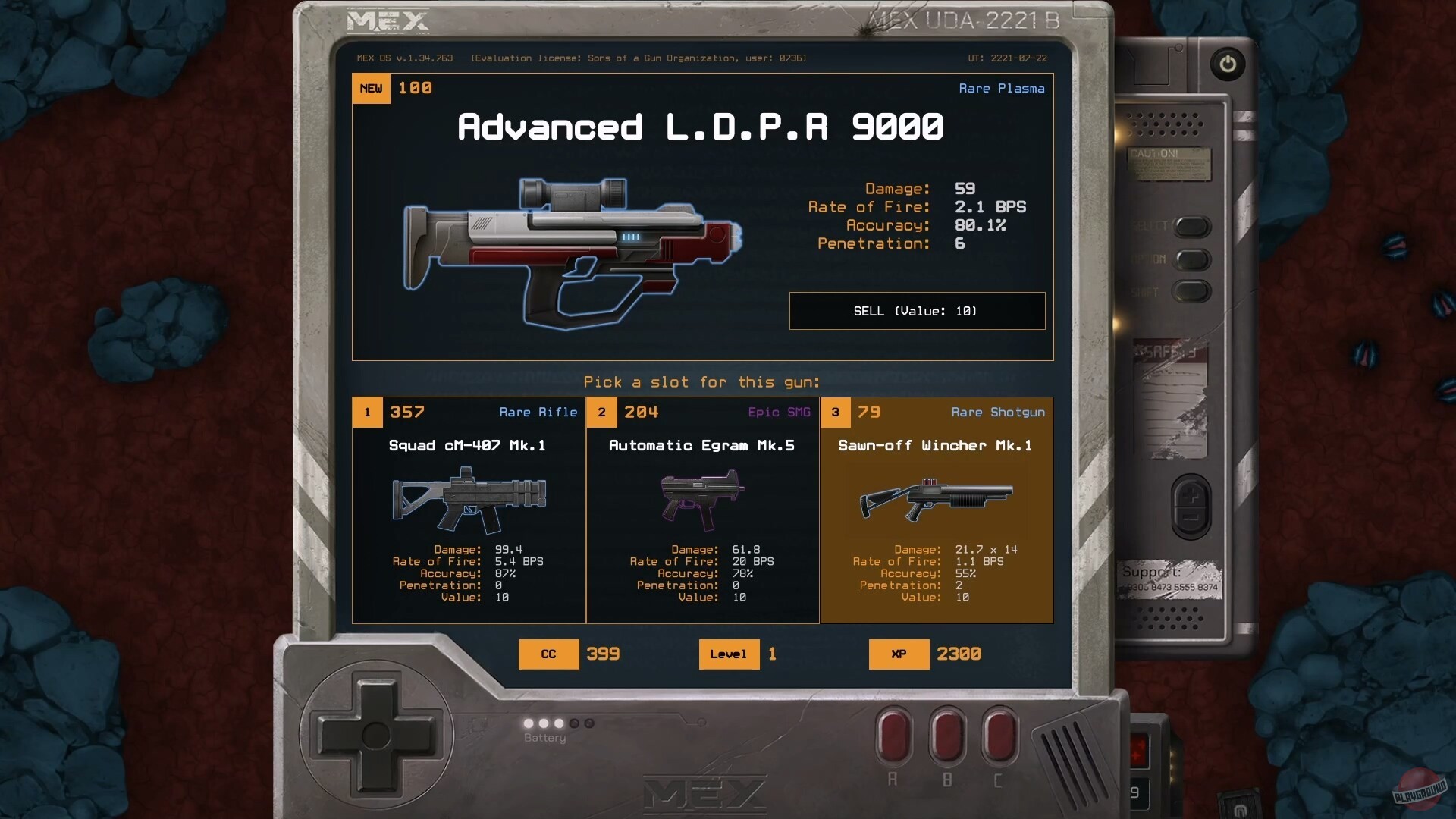Toggle the OPTION button on the side device
This screenshot has width=1456, height=819.
click(x=1193, y=260)
